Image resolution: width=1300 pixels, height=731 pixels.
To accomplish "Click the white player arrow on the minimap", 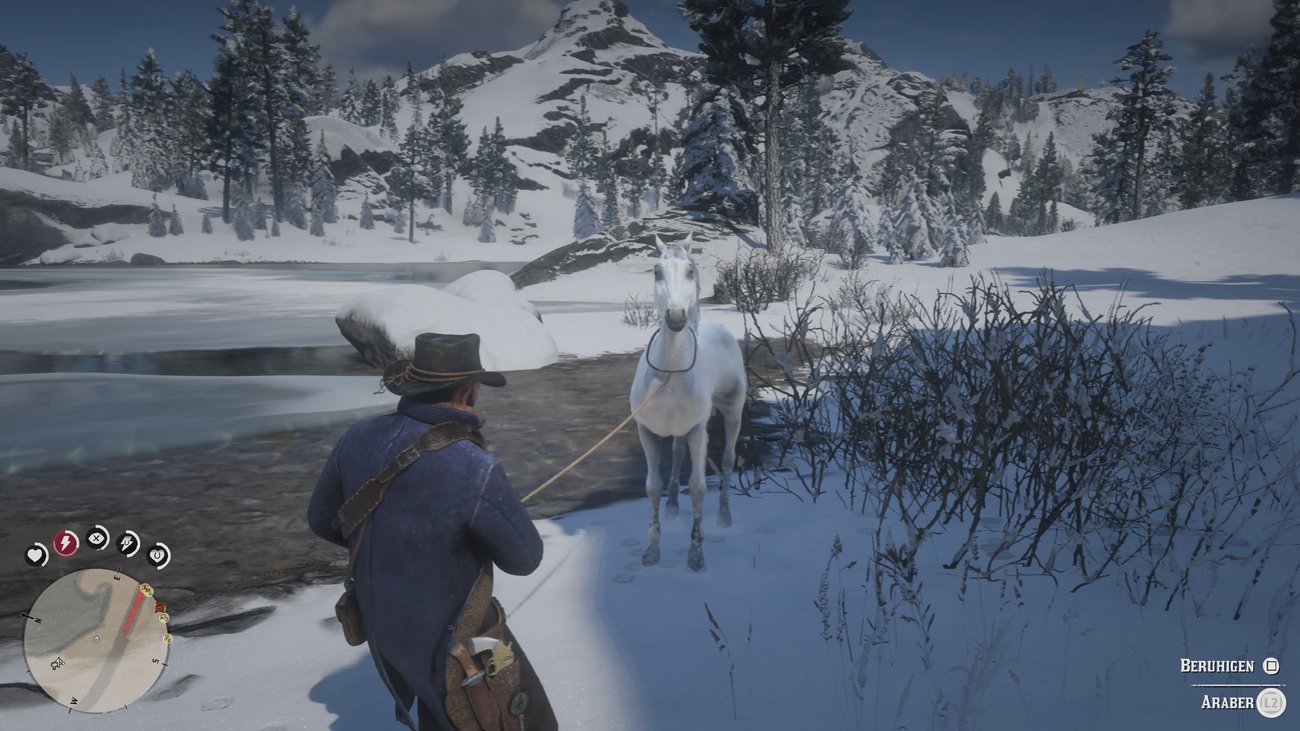I will click(x=96, y=640).
